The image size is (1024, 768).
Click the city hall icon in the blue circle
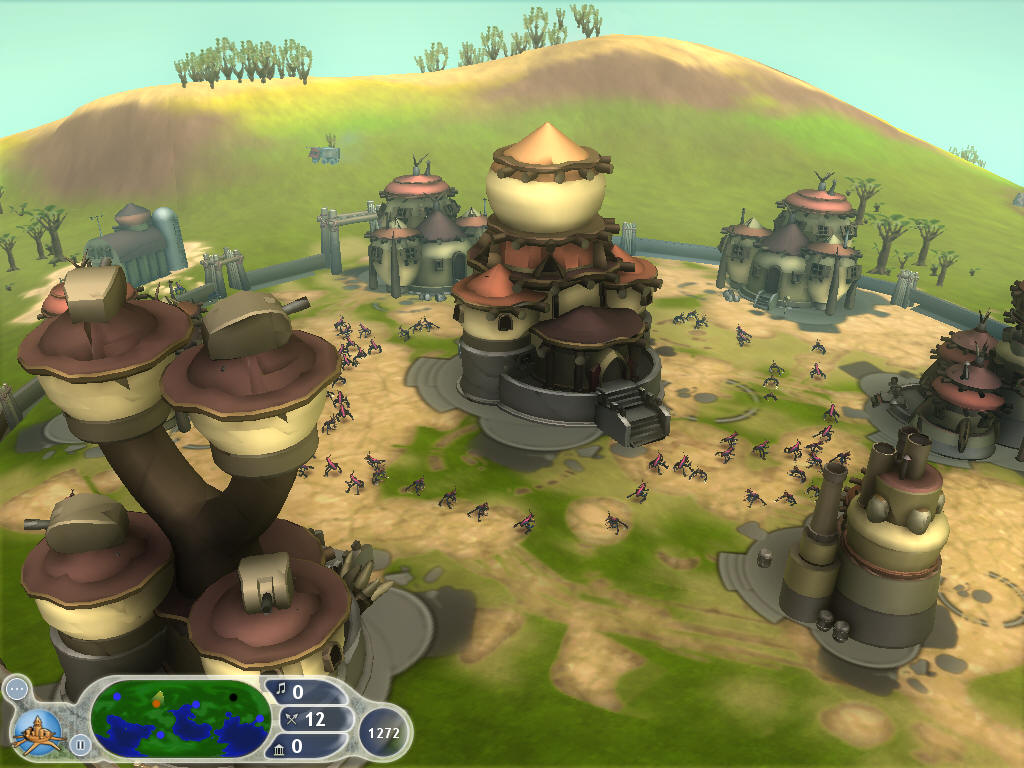click(37, 730)
